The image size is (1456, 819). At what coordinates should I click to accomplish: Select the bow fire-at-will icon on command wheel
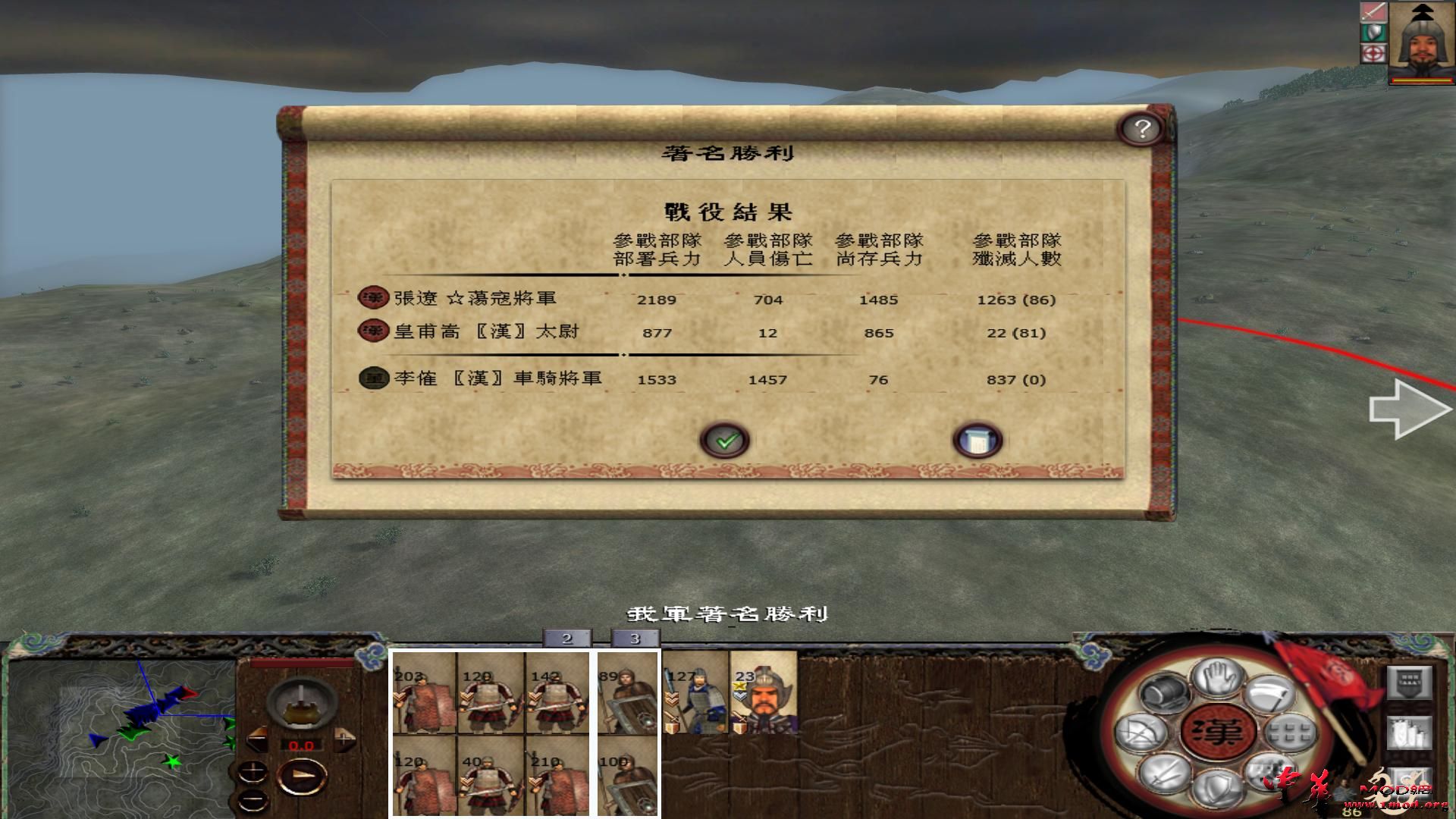1141,731
